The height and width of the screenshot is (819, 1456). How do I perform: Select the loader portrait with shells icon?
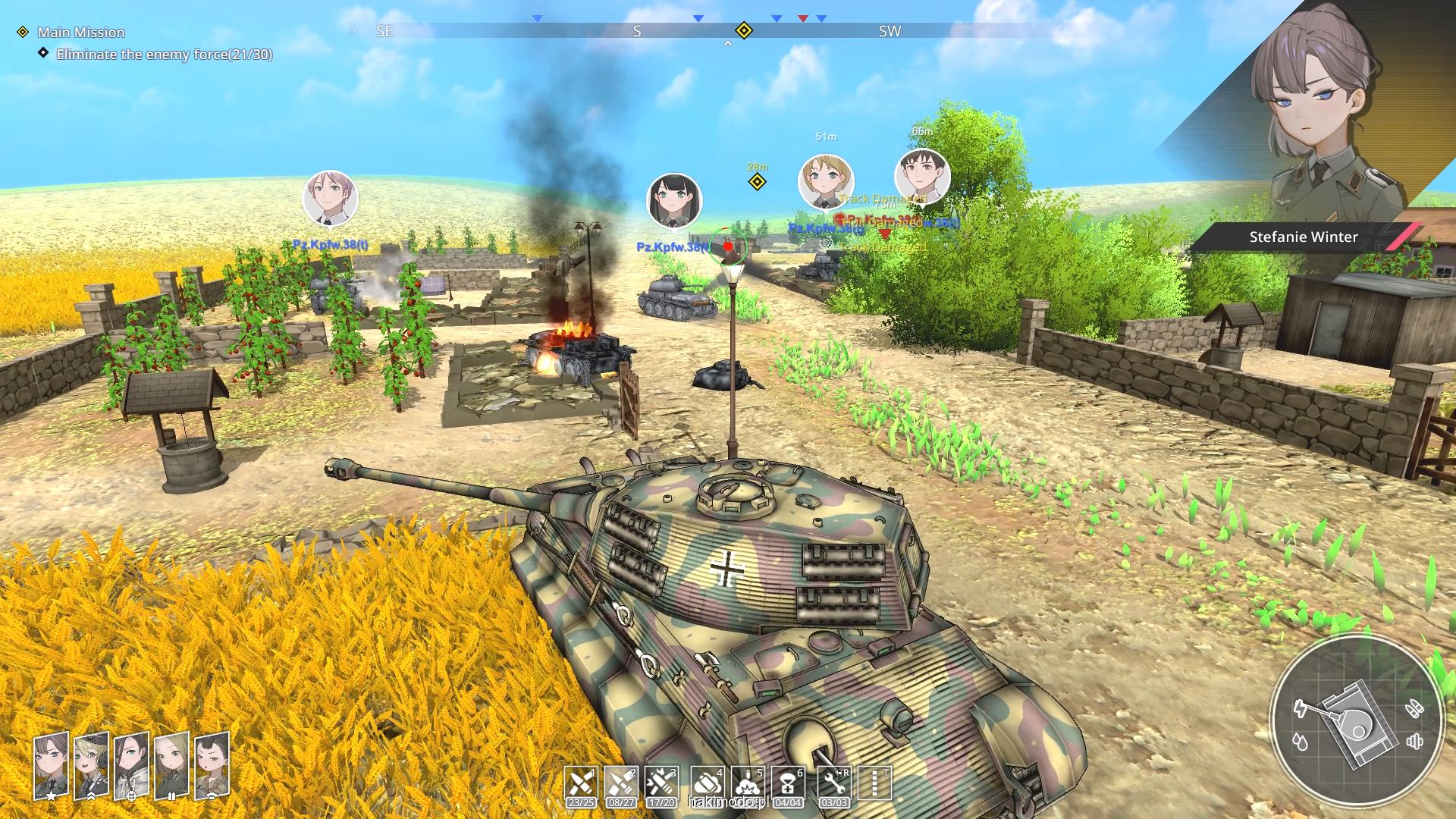click(172, 766)
